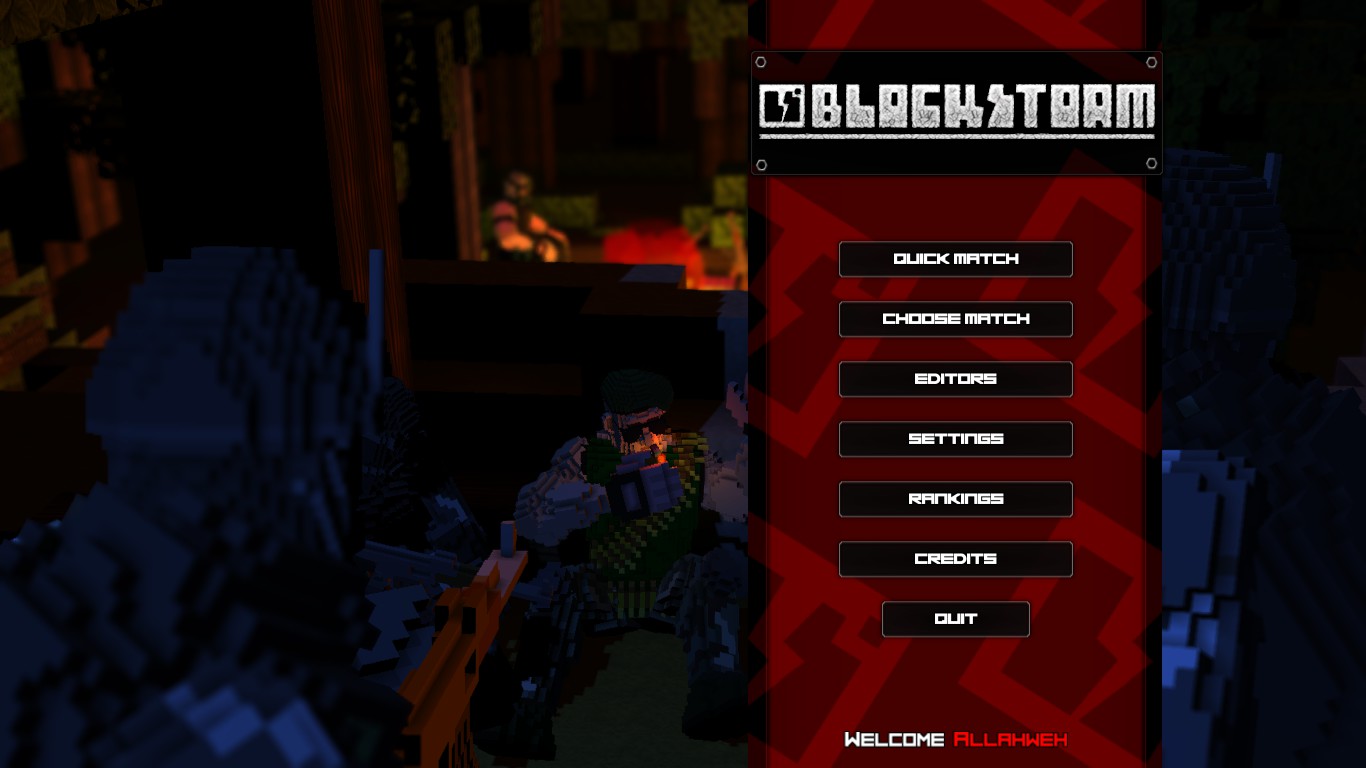This screenshot has height=768, width=1366.
Task: Go to the Editors menu
Action: click(955, 379)
